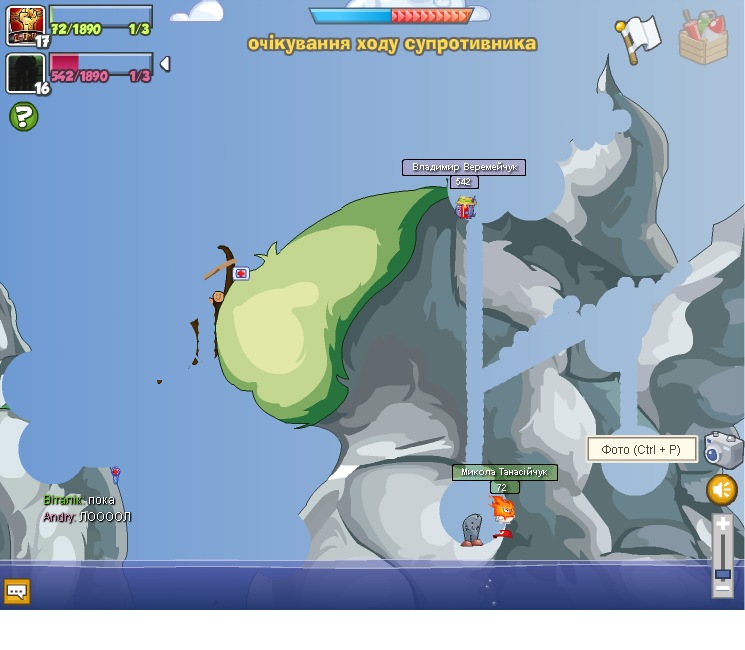The height and width of the screenshot is (650, 745).
Task: Click the white arrow beside the pink team bar
Action: tap(165, 64)
